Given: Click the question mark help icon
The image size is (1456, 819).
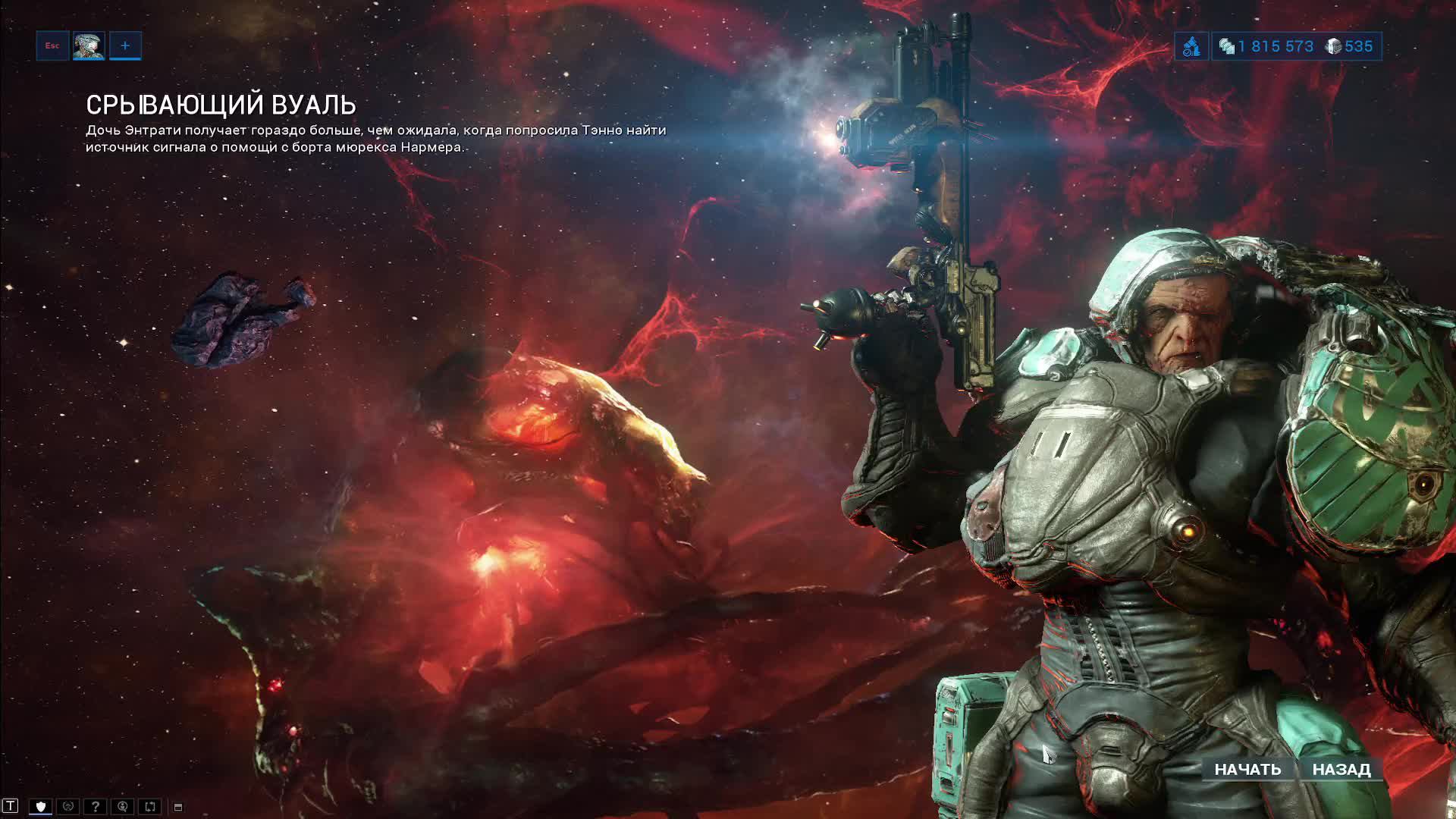Looking at the screenshot, I should point(96,806).
